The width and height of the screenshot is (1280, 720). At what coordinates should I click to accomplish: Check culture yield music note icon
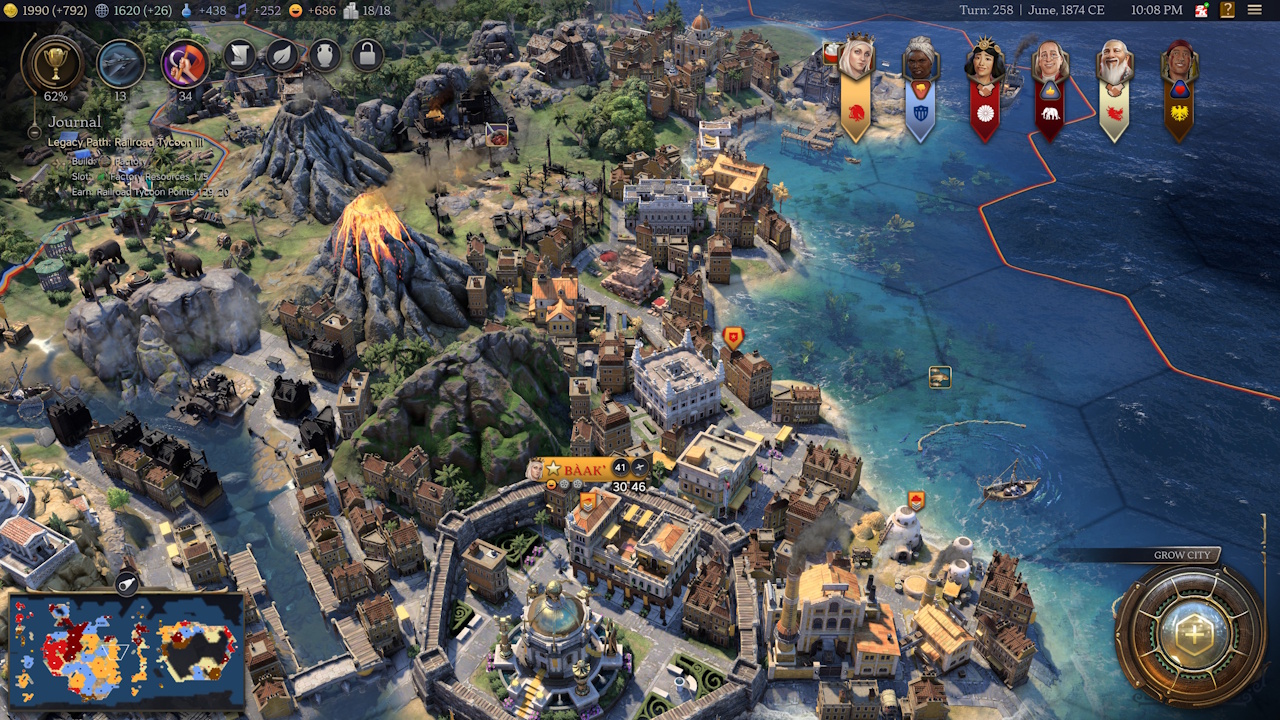click(242, 11)
